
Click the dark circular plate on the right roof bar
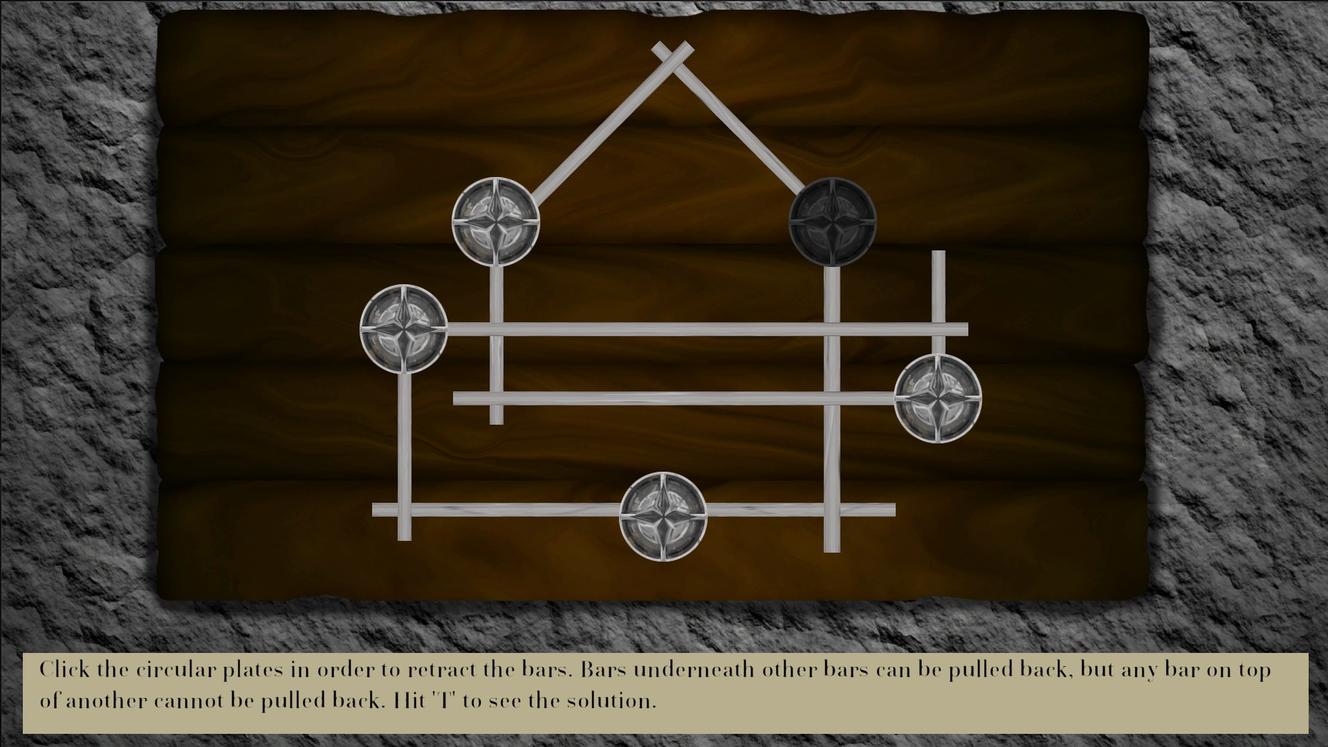coord(833,221)
